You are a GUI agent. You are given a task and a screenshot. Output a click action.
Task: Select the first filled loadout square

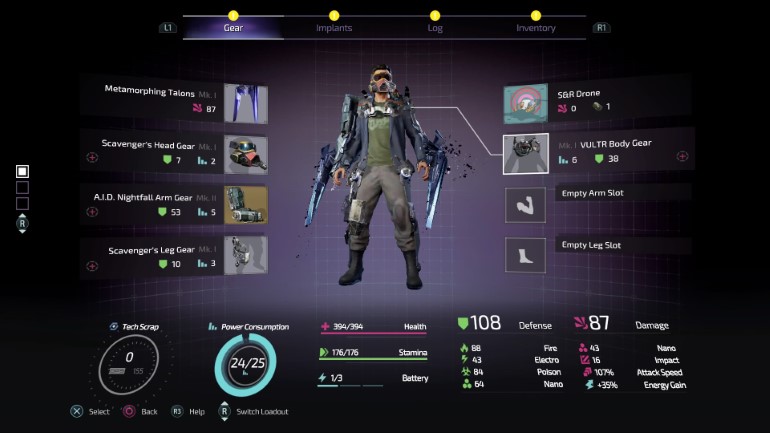(22, 171)
